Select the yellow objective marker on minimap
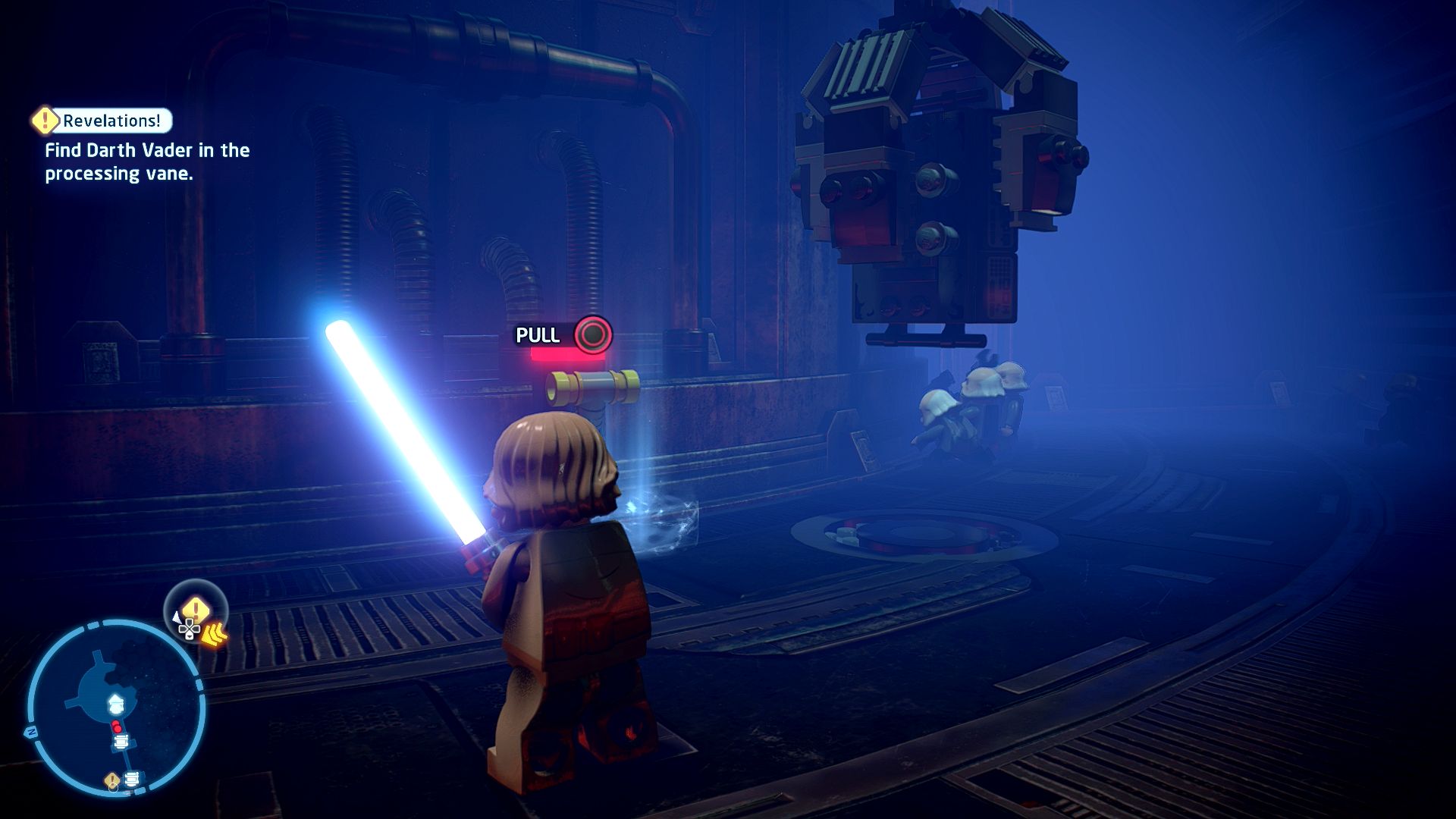The image size is (1456, 819). (x=112, y=780)
